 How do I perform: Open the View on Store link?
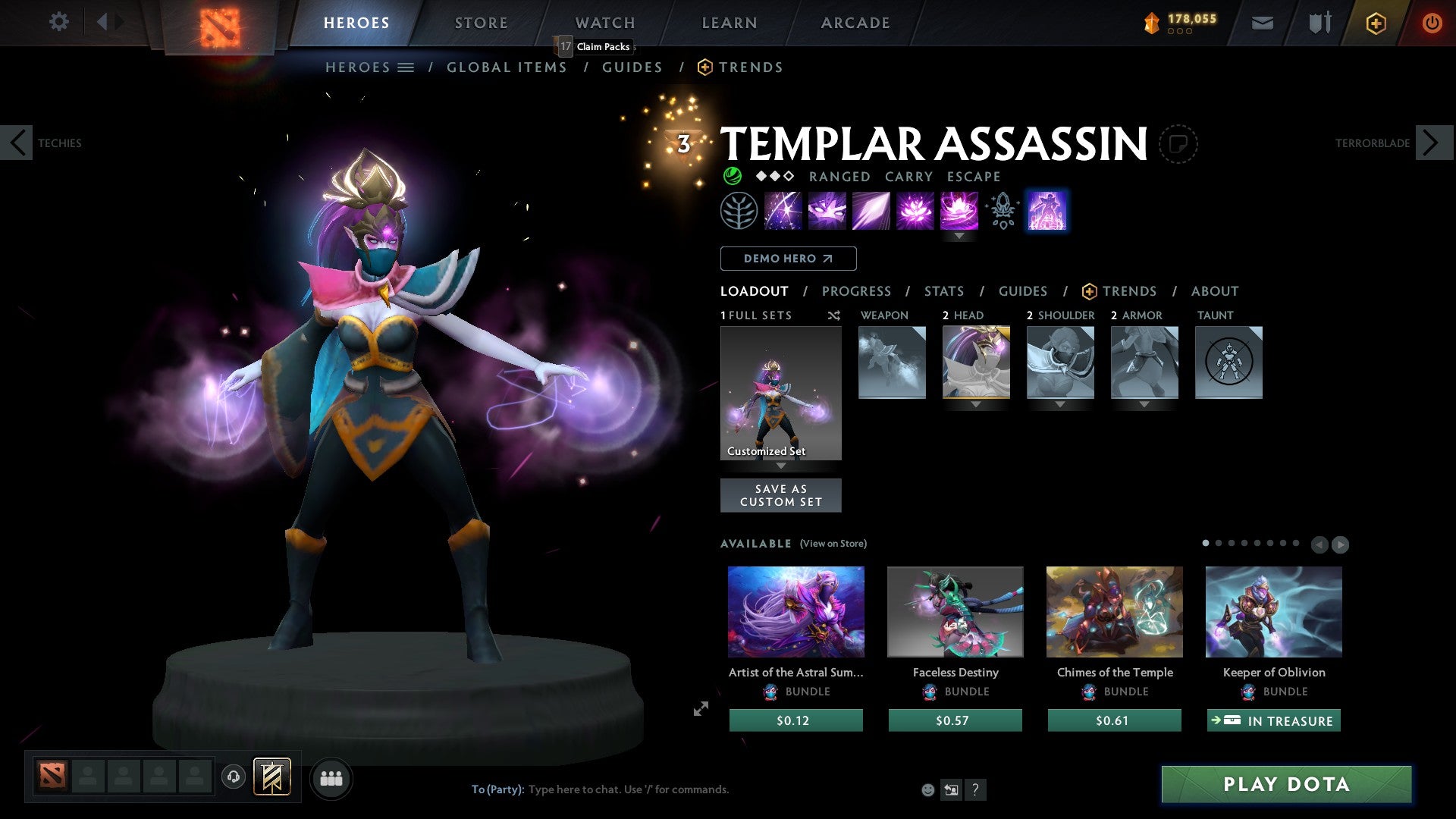pyautogui.click(x=832, y=544)
